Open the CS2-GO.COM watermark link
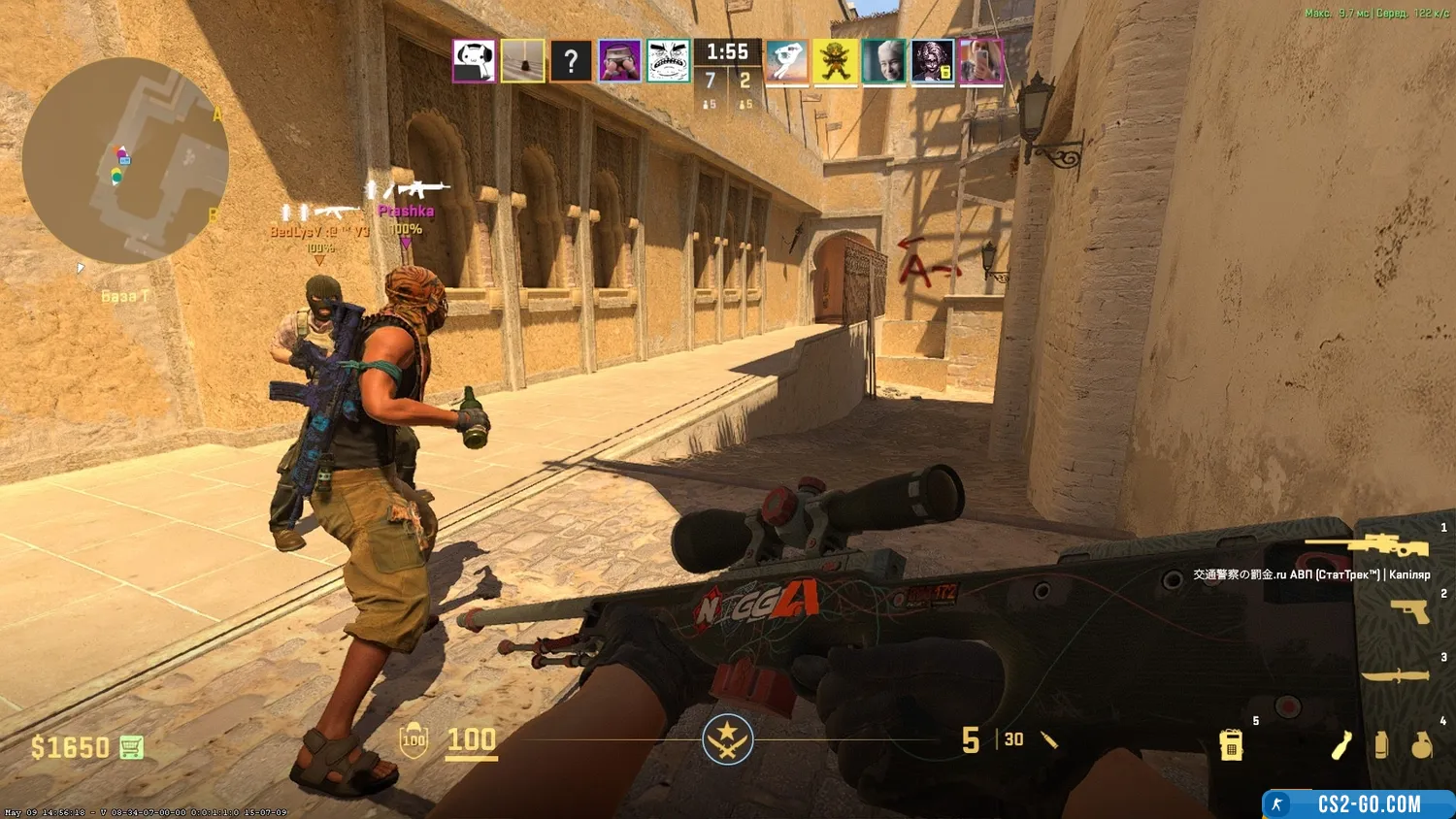The width and height of the screenshot is (1456, 819). click(1358, 803)
